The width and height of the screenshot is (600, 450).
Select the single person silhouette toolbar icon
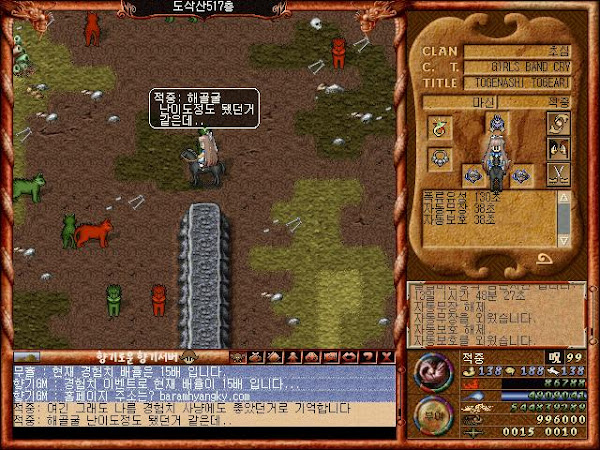(x=293, y=357)
